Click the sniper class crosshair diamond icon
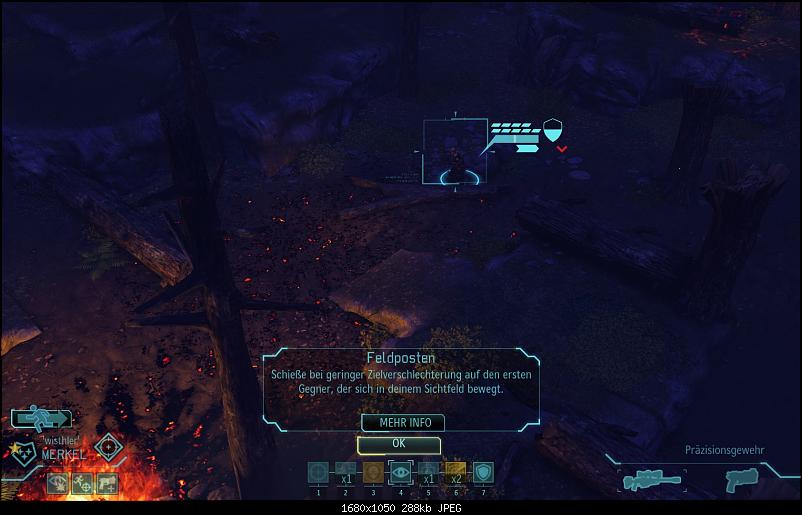 pos(108,448)
